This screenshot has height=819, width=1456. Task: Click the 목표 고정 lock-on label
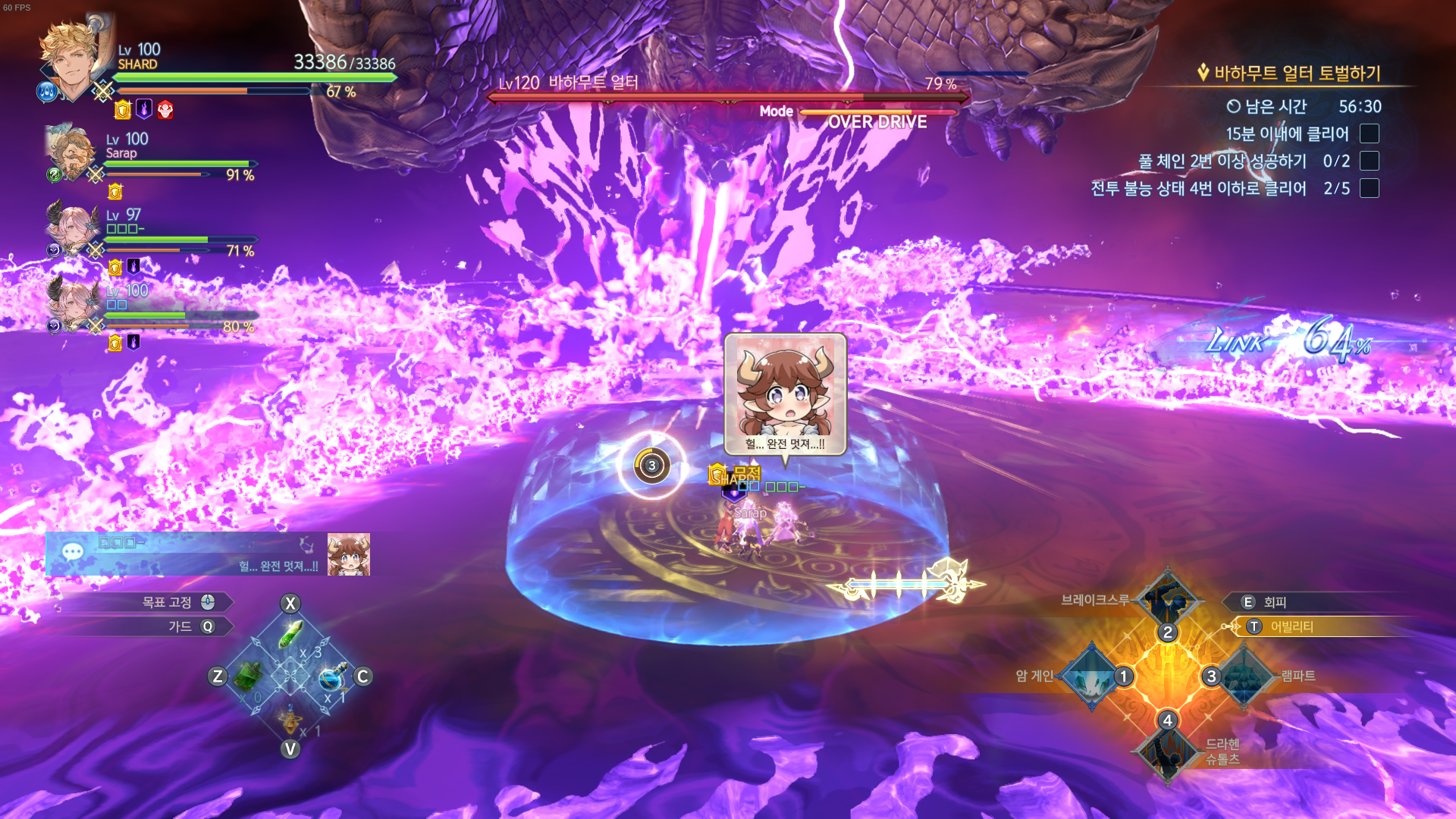[x=167, y=602]
